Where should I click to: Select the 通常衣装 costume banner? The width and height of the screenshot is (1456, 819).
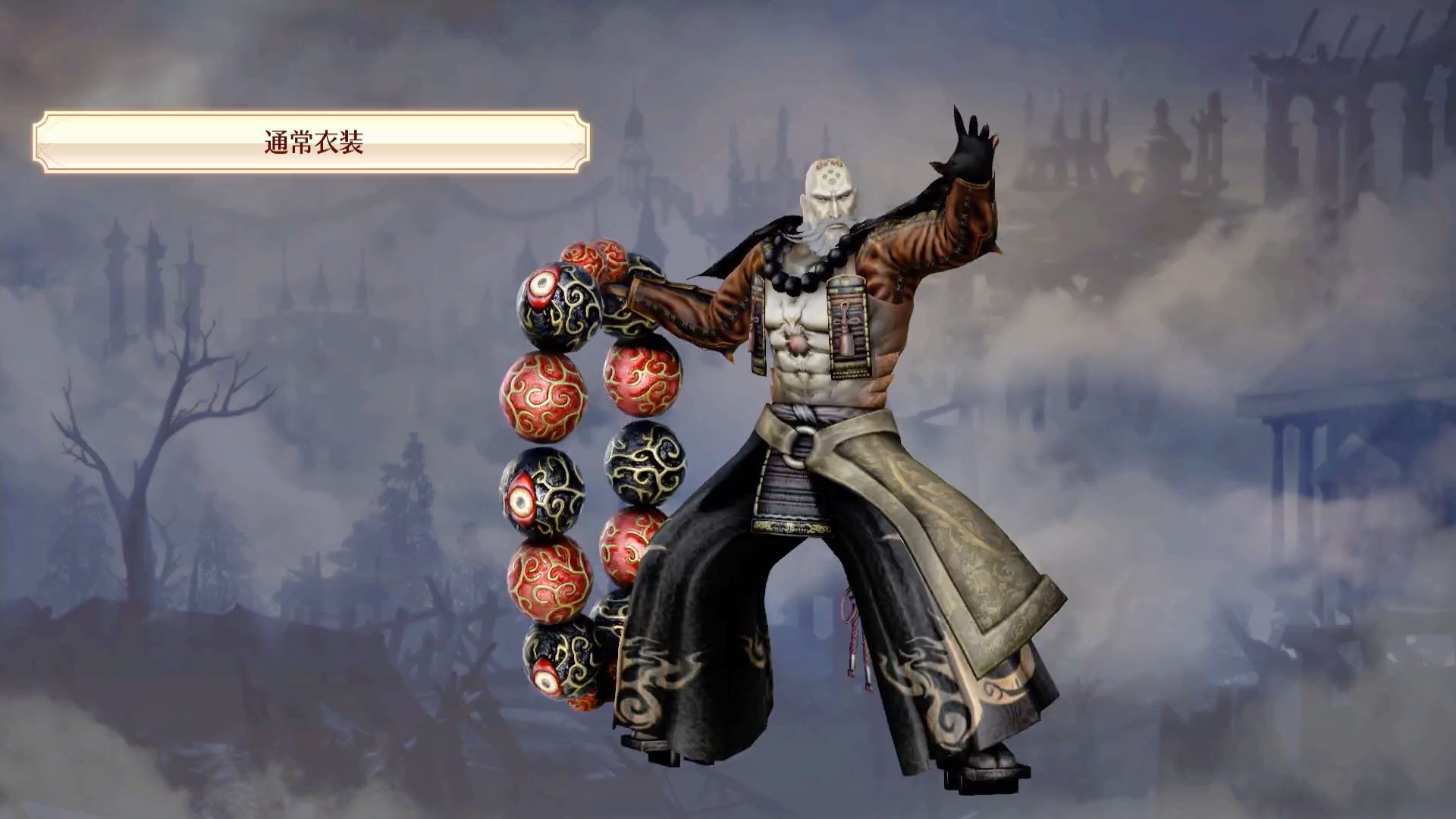click(312, 142)
